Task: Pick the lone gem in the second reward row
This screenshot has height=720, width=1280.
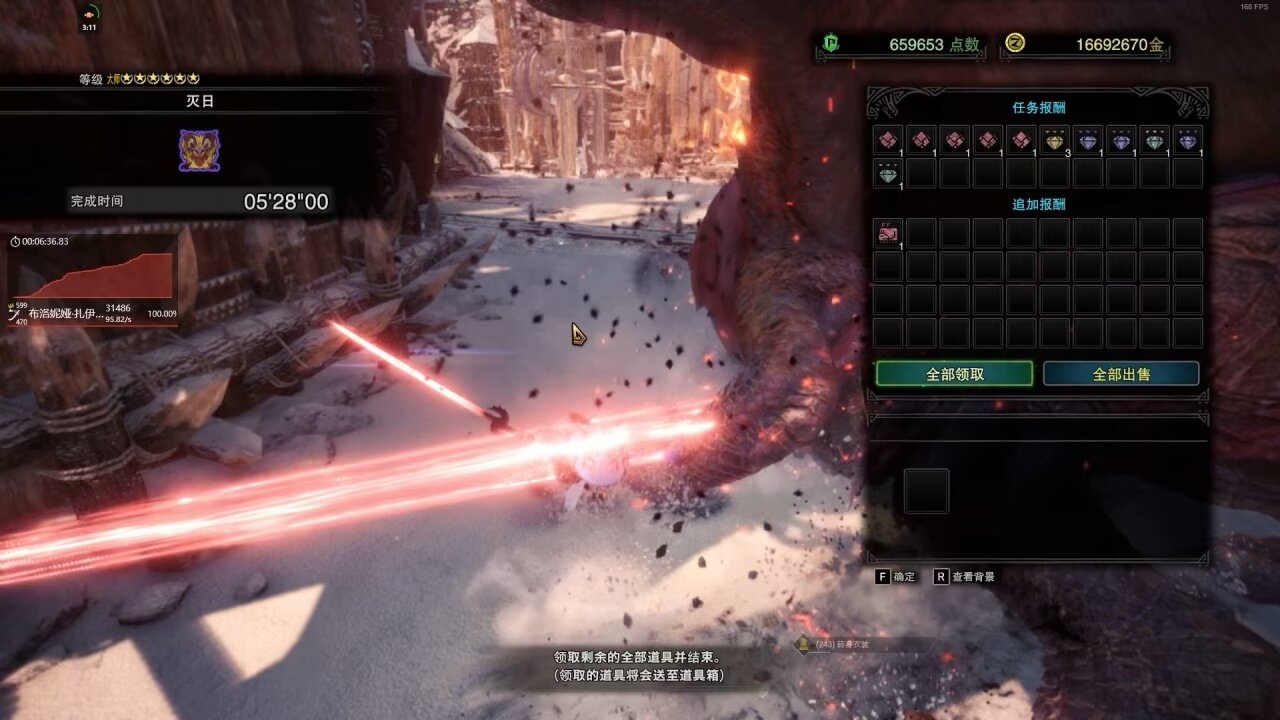Action: (888, 174)
